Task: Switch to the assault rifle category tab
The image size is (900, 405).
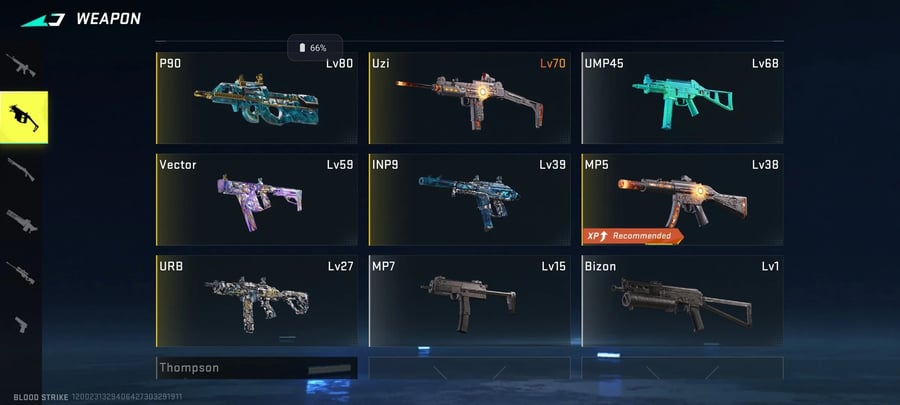Action: tap(21, 66)
